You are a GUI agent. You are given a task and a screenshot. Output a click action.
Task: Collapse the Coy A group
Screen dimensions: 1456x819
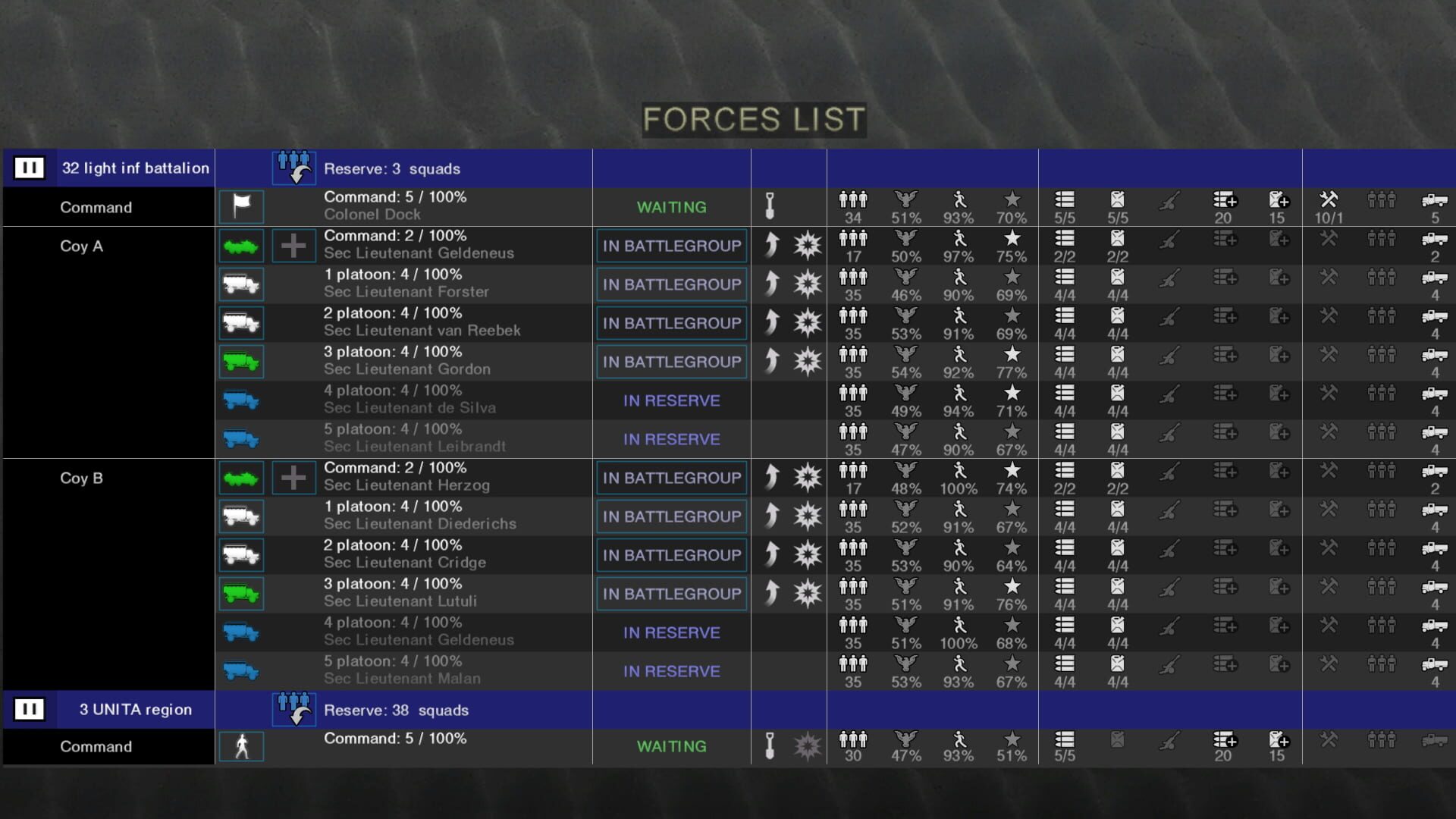point(82,246)
